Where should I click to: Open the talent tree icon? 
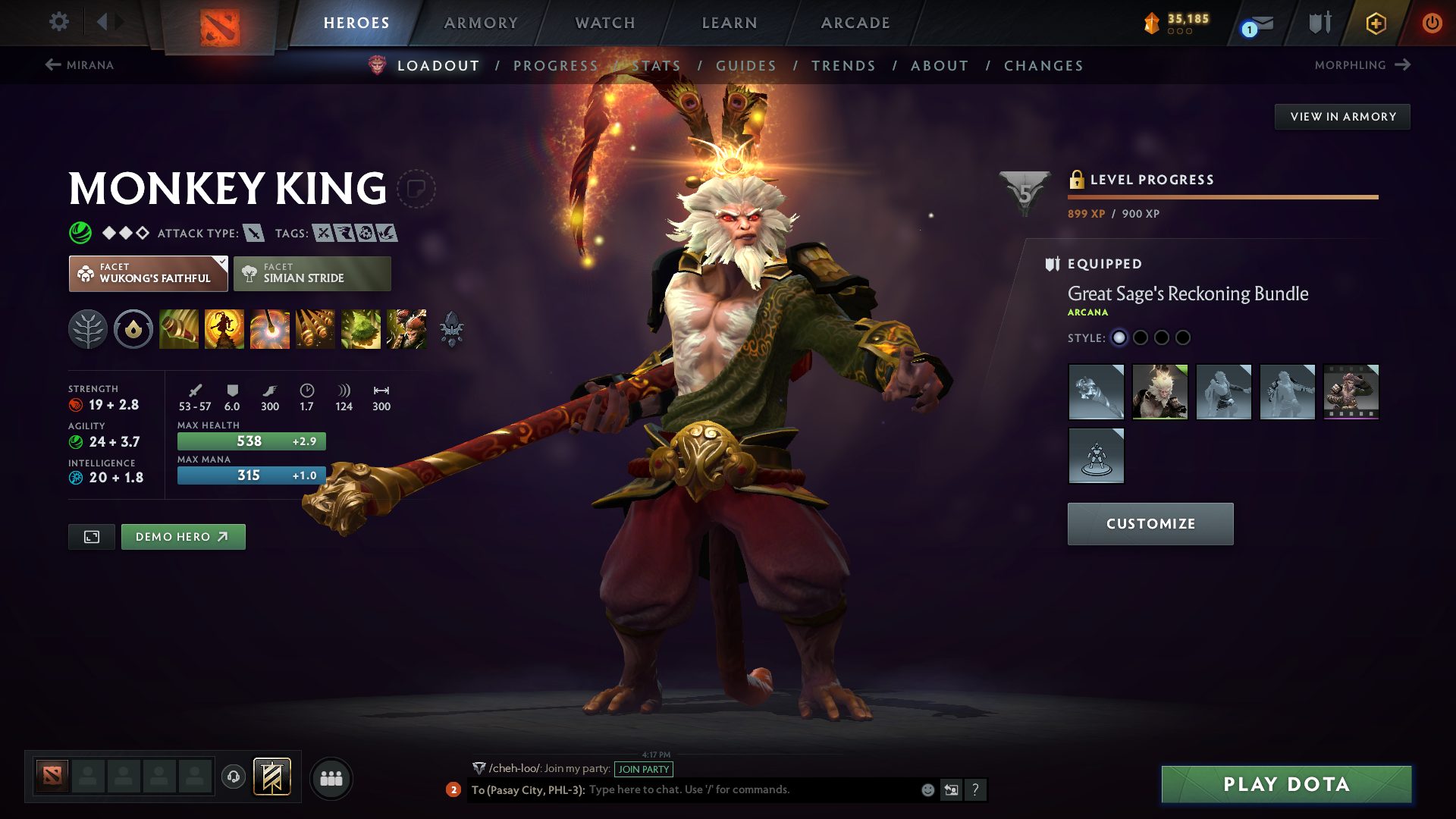[x=88, y=329]
